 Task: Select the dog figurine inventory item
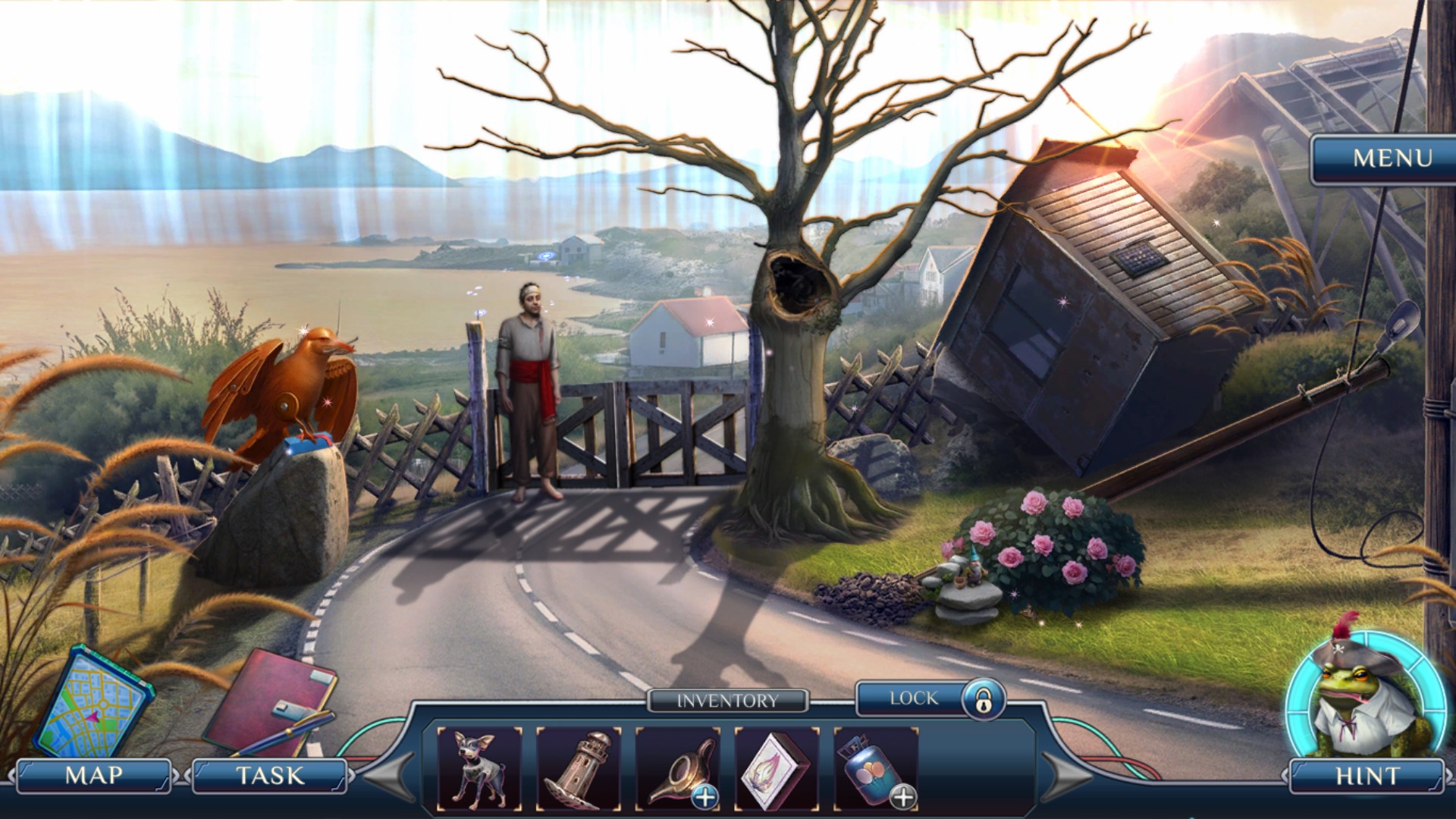479,768
